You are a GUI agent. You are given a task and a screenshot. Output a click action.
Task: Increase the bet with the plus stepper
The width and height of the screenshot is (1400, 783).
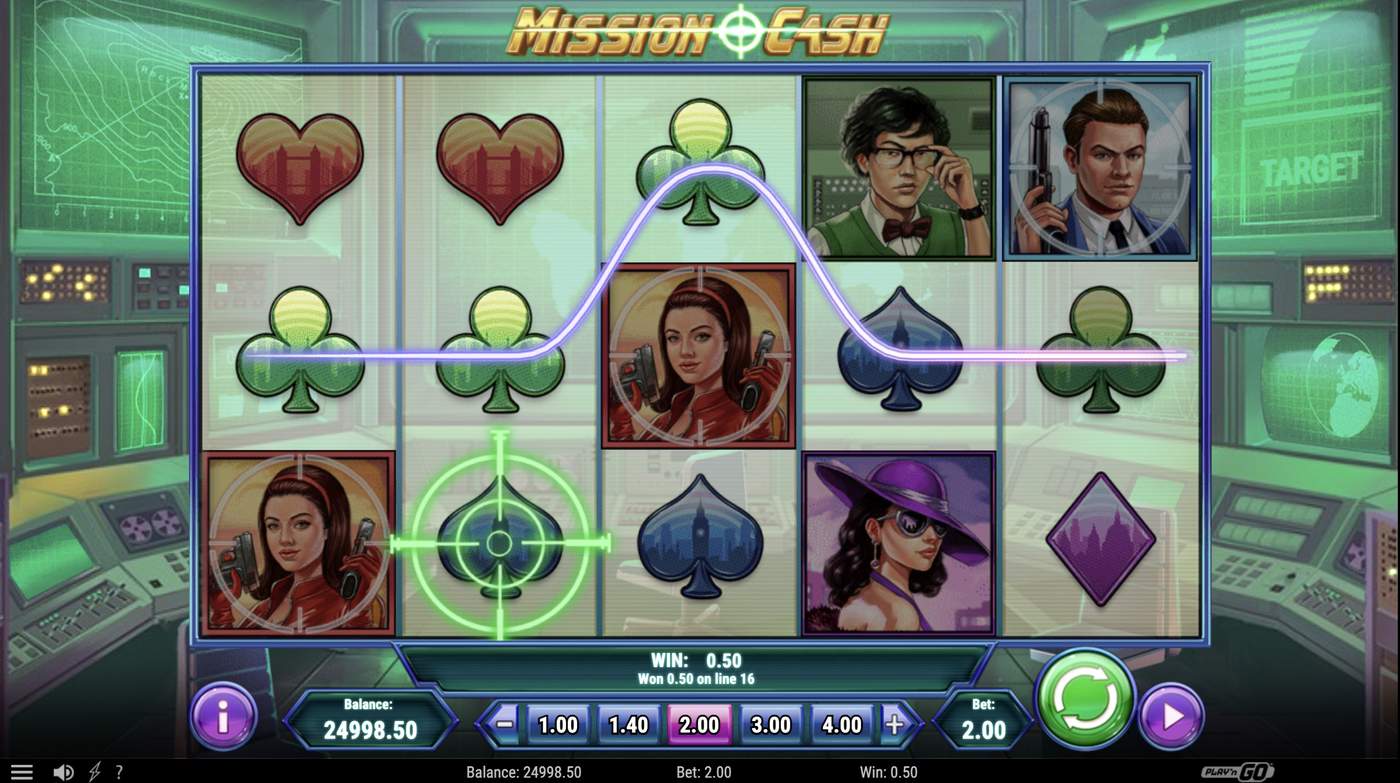tap(893, 724)
